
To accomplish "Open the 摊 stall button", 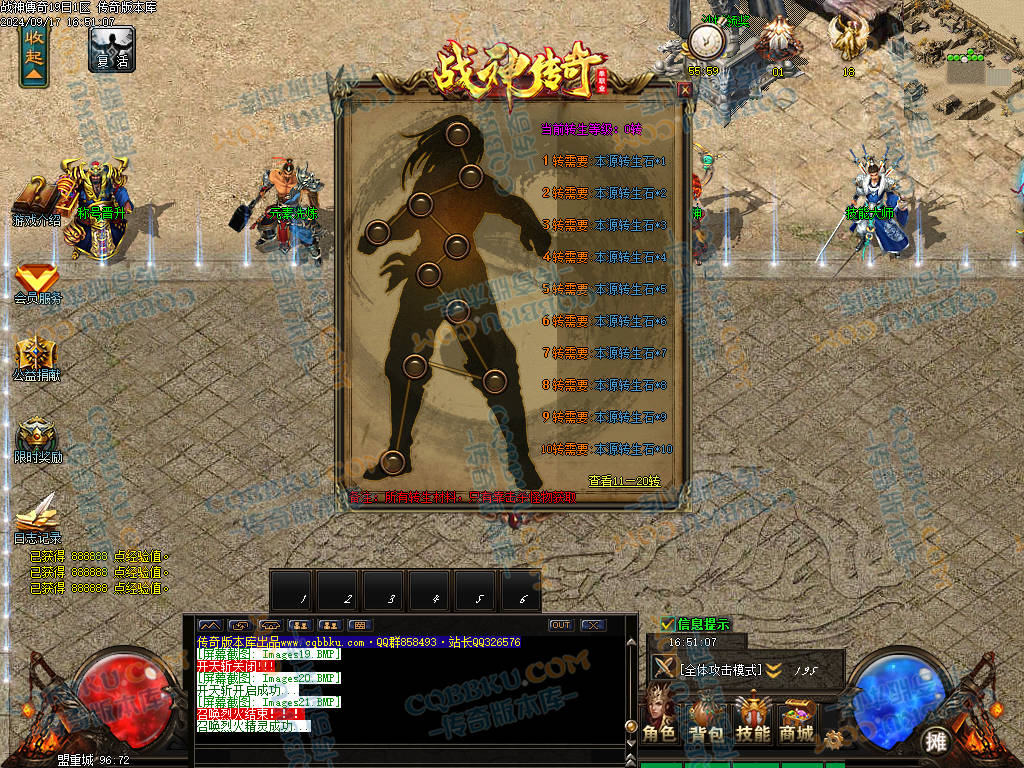I will tap(936, 740).
